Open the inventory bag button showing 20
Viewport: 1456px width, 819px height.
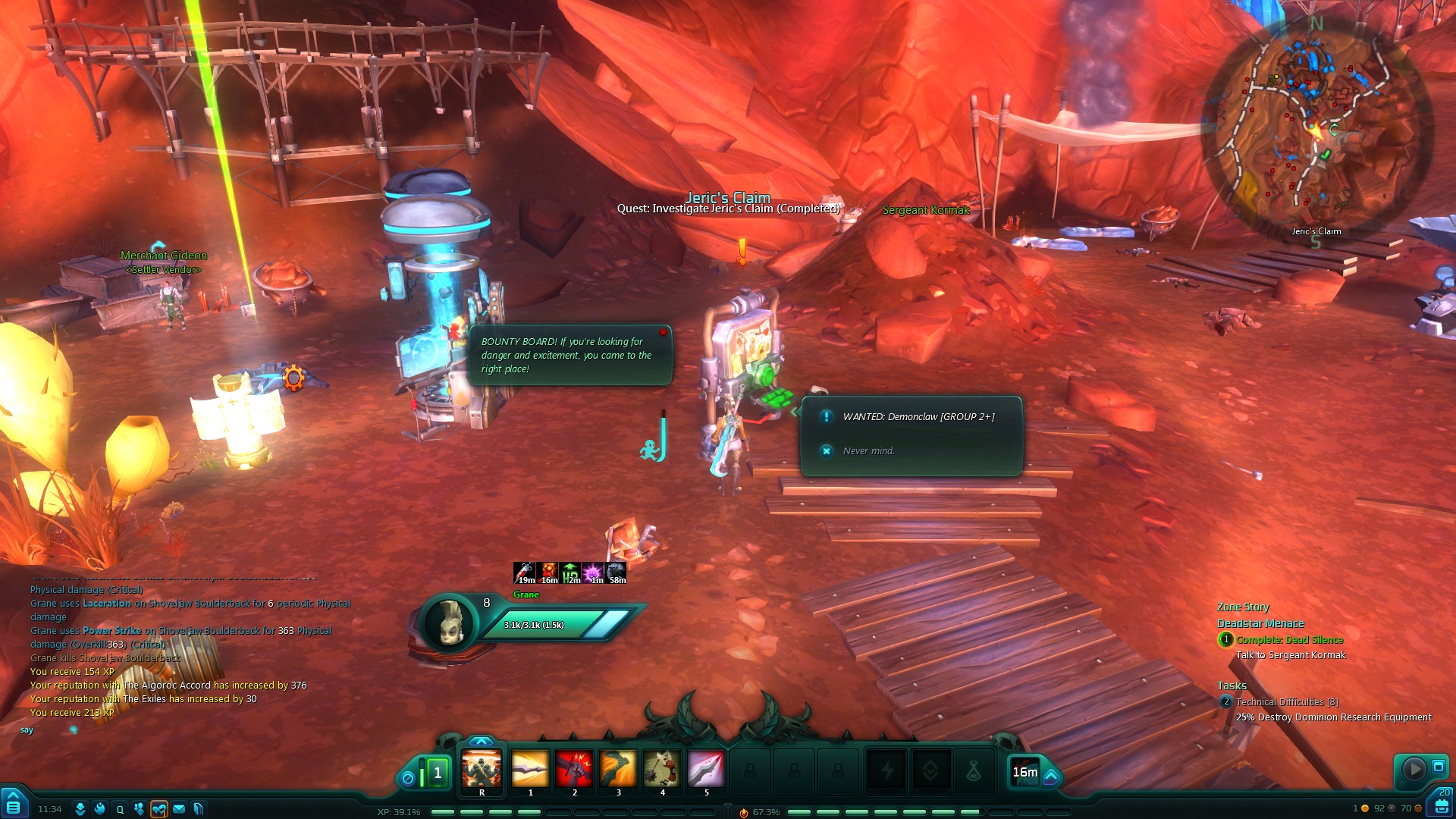1441,804
